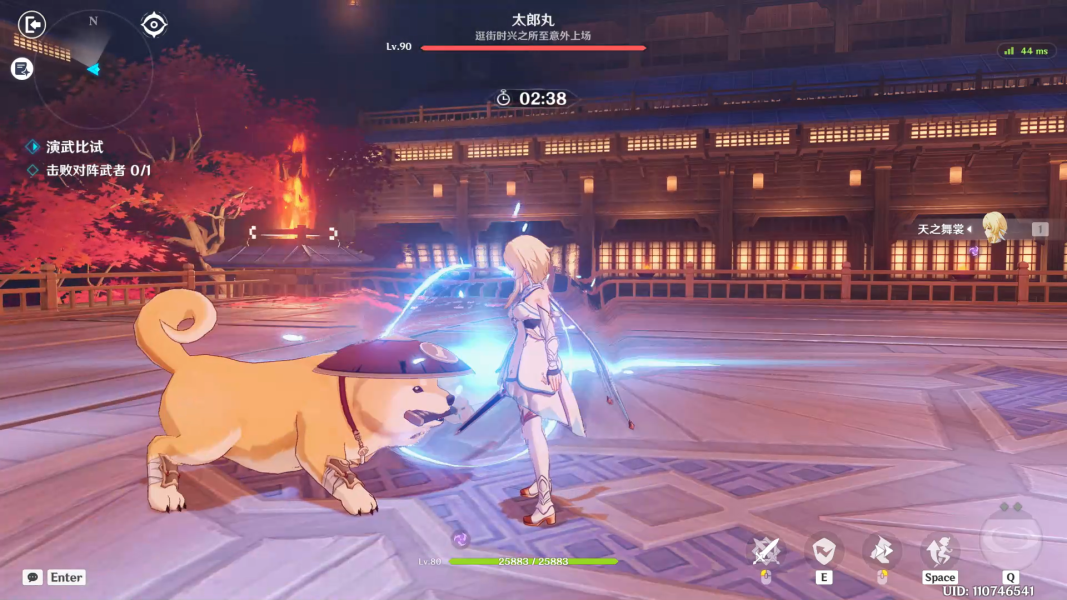Image resolution: width=1067 pixels, height=600 pixels.
Task: Trigger the elemental burst orb
Action: point(1010,538)
